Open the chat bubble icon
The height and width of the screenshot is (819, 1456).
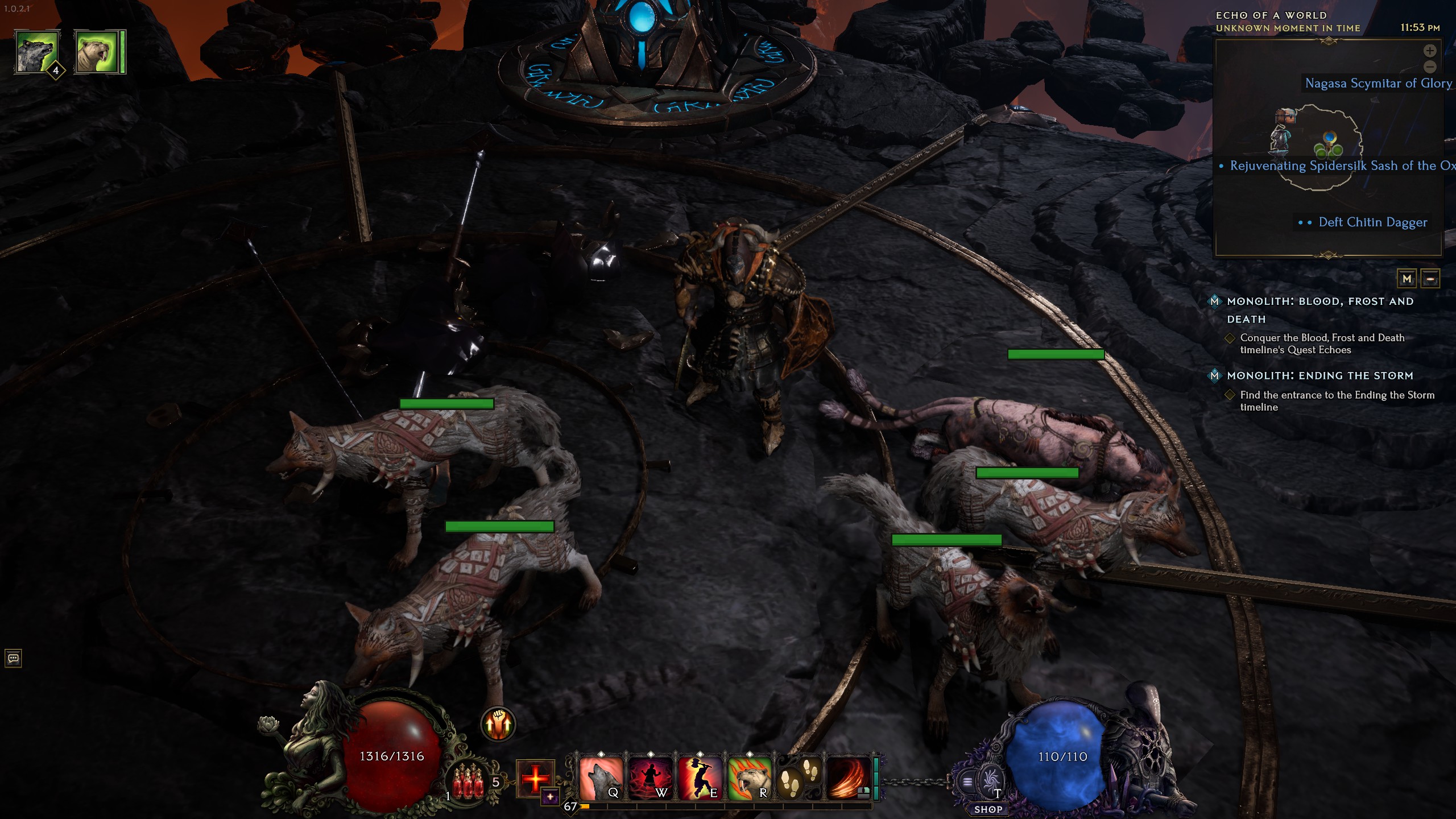pos(14,659)
